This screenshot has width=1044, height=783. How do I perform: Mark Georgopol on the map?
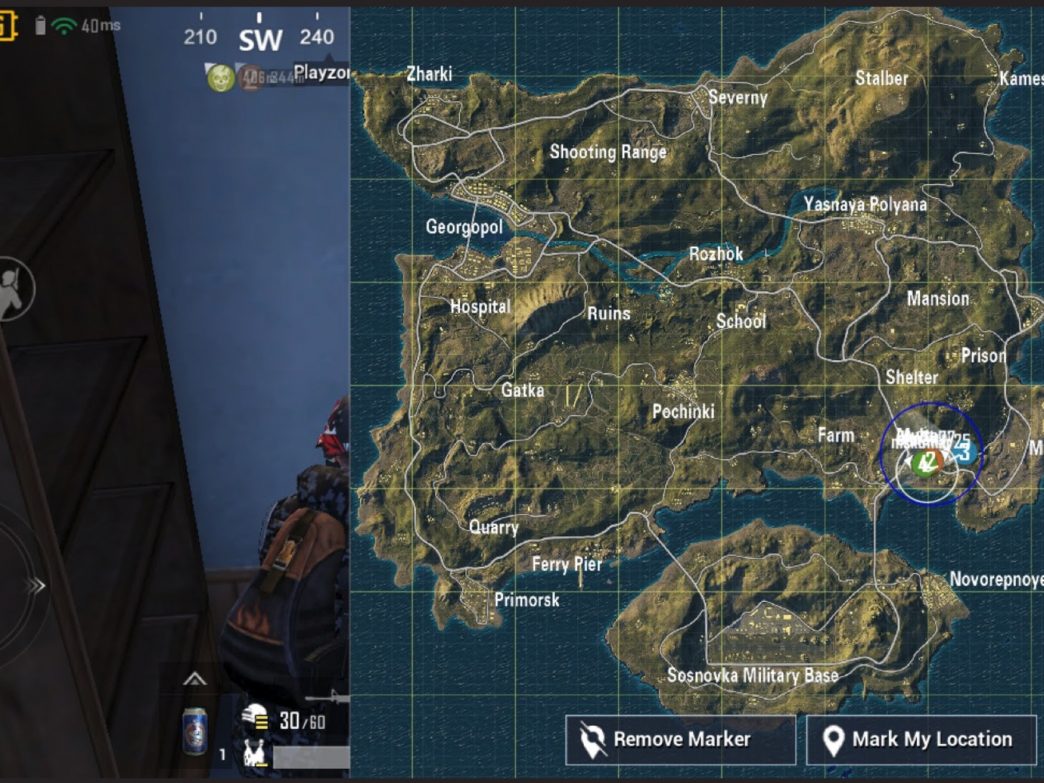coord(464,227)
